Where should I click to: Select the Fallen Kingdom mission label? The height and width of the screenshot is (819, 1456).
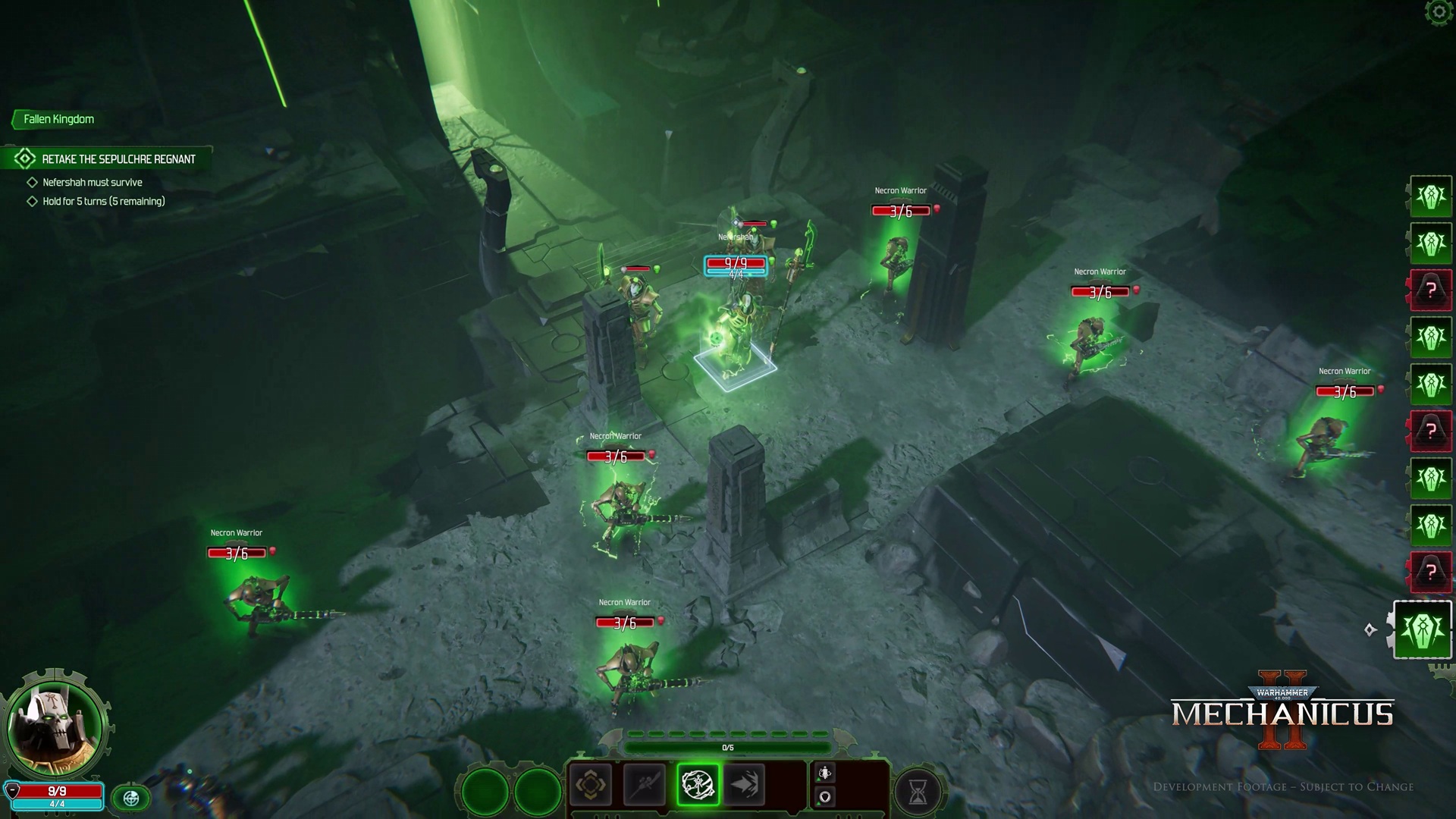point(58,119)
